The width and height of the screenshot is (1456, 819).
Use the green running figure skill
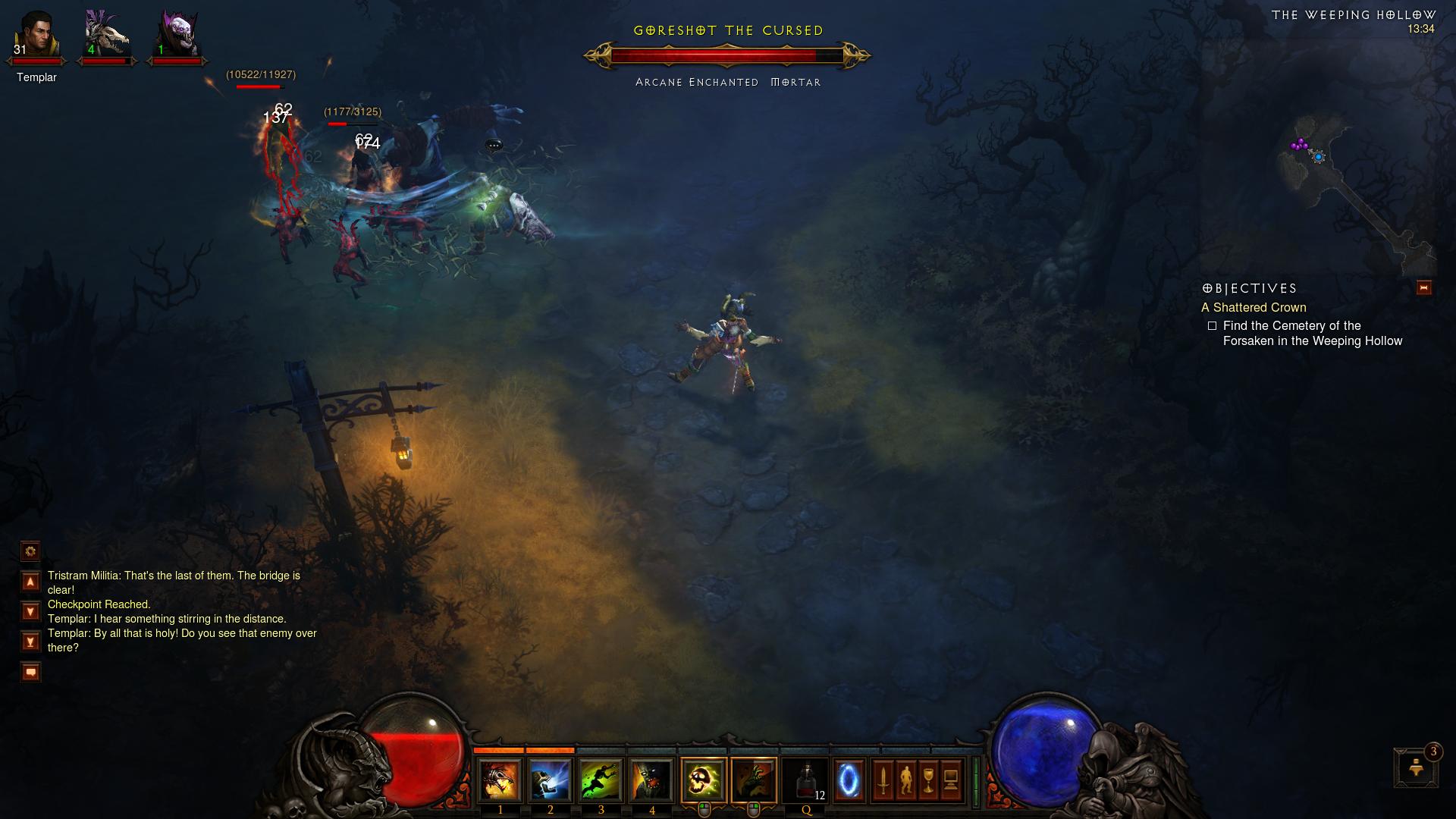point(601,780)
